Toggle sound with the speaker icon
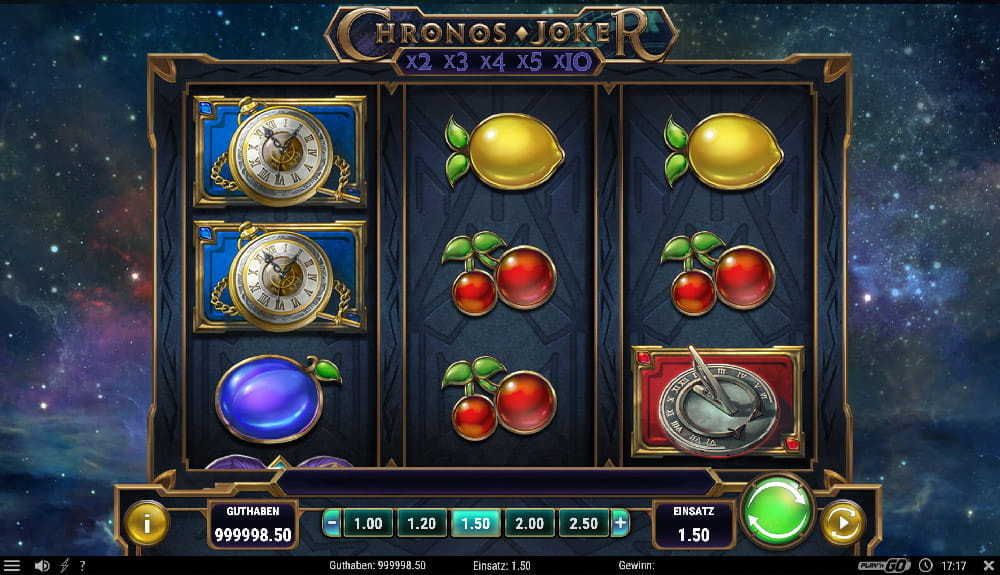This screenshot has width=1000, height=575. [42, 566]
